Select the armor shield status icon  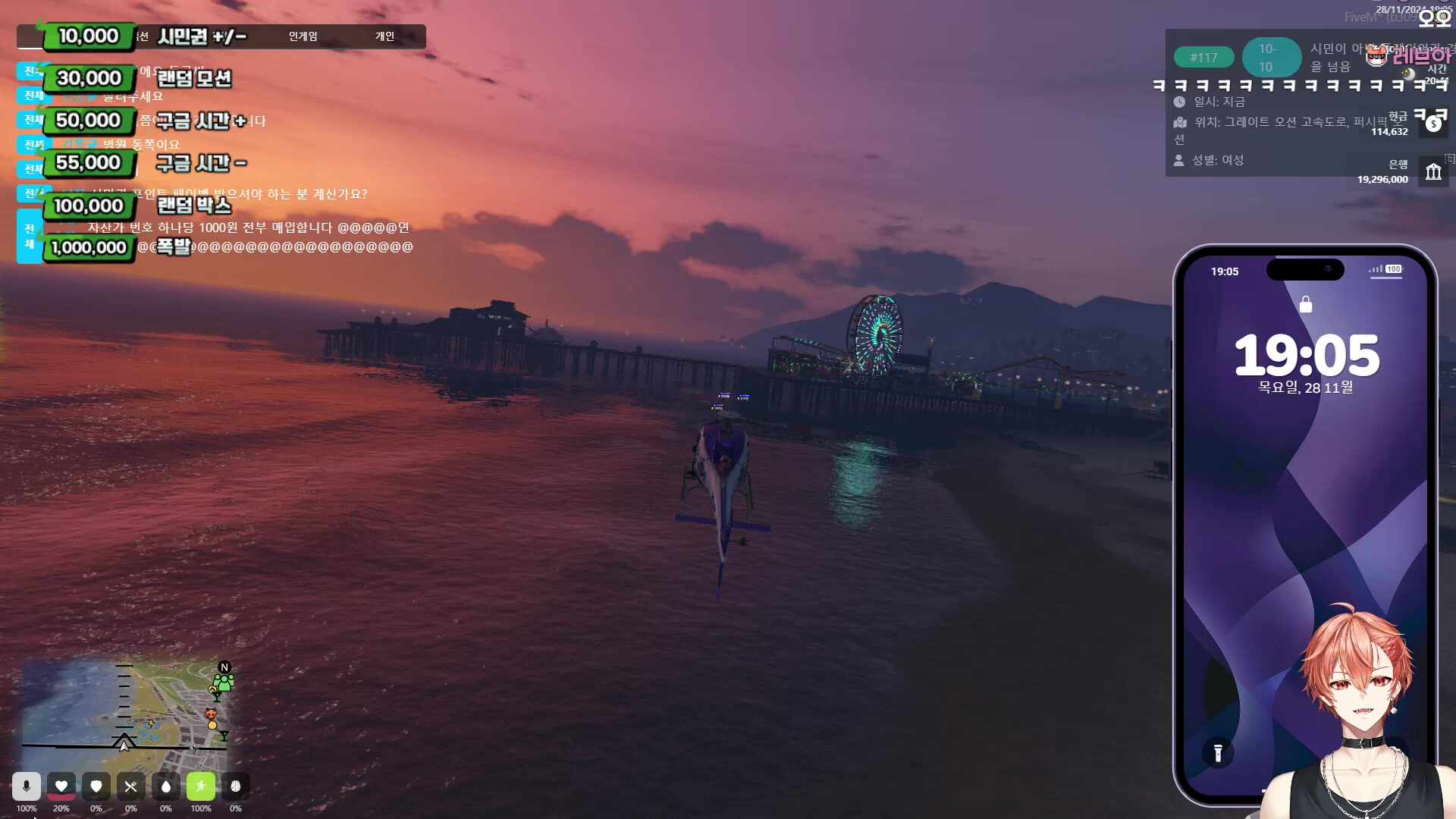coord(96,786)
